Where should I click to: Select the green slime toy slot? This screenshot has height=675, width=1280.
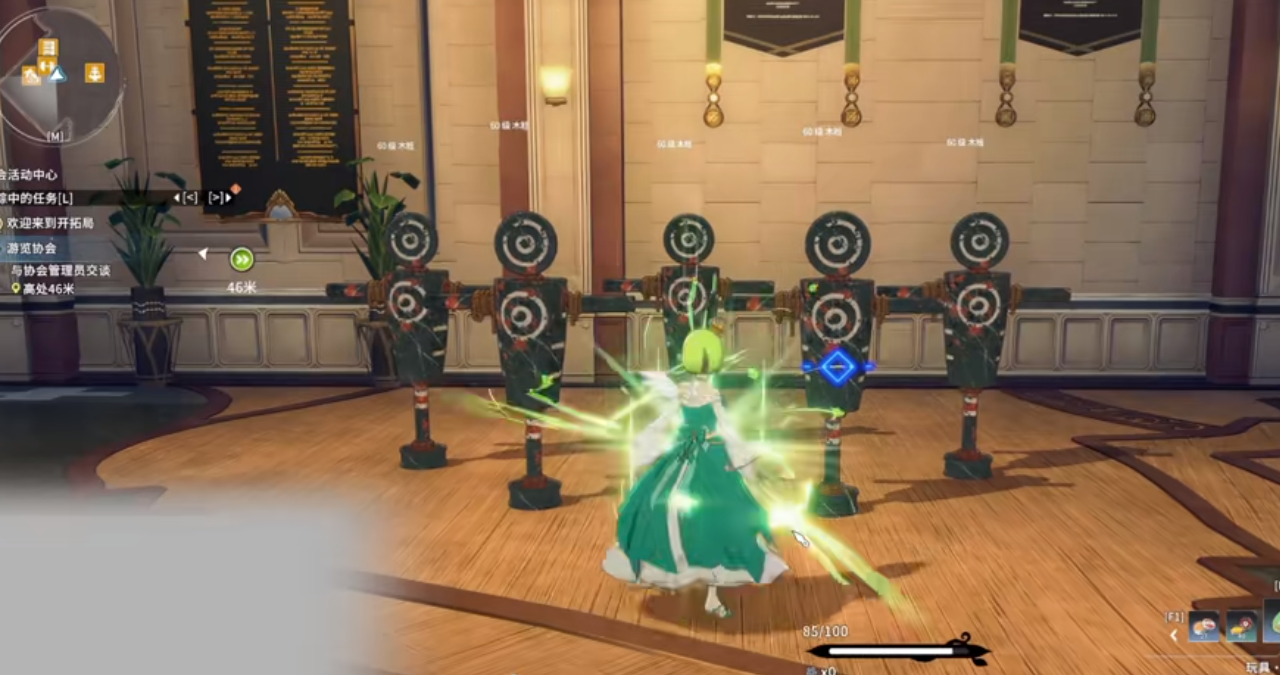[1272, 622]
